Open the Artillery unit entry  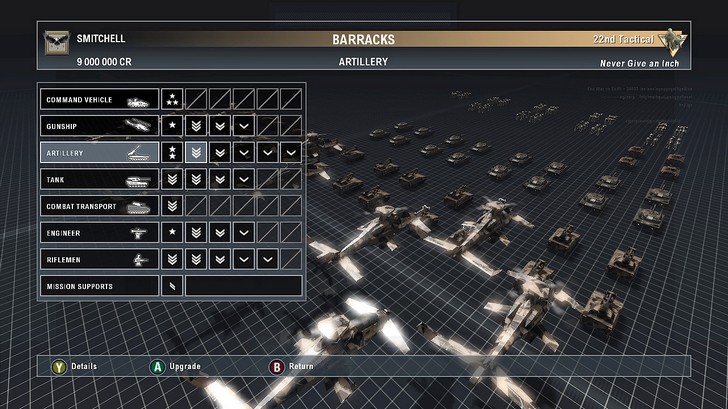point(99,153)
